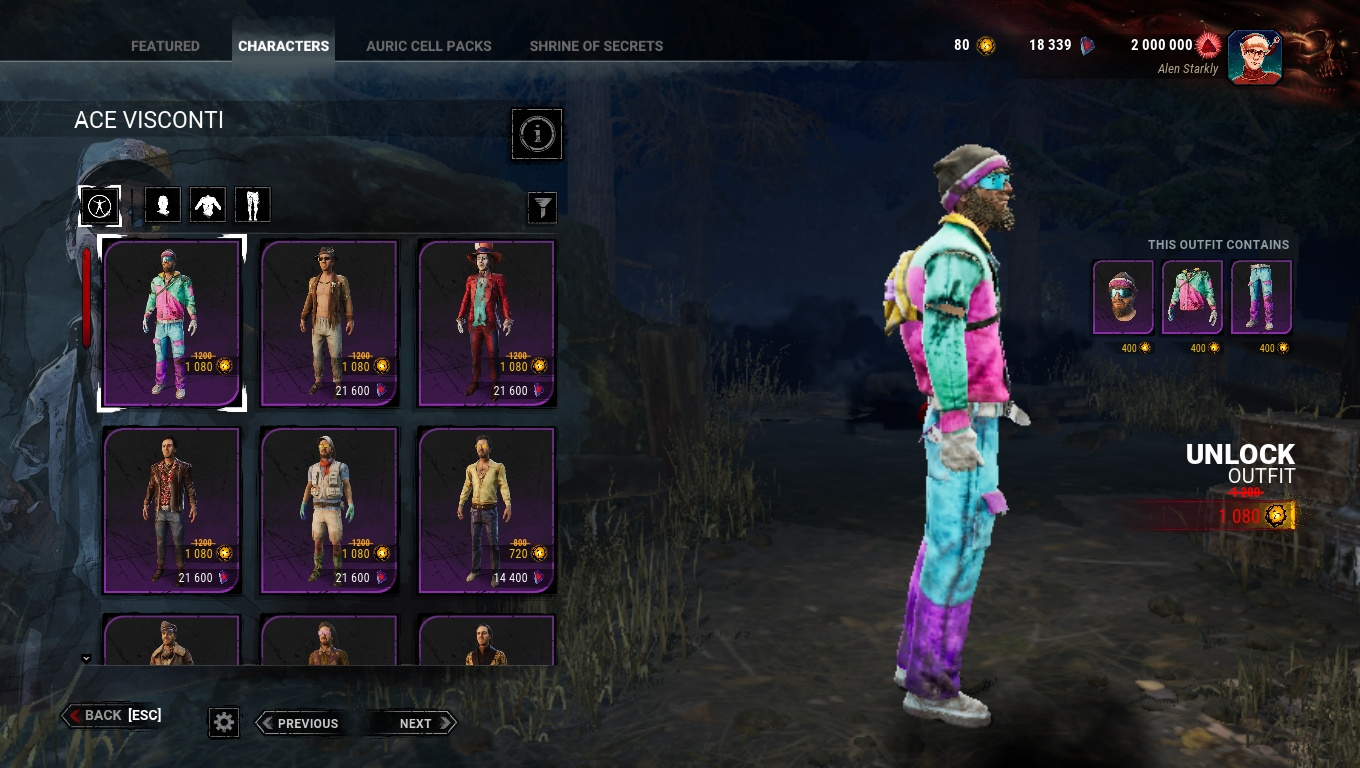Switch to the Shrine of Secrets tab
This screenshot has width=1360, height=768.
pyautogui.click(x=596, y=45)
